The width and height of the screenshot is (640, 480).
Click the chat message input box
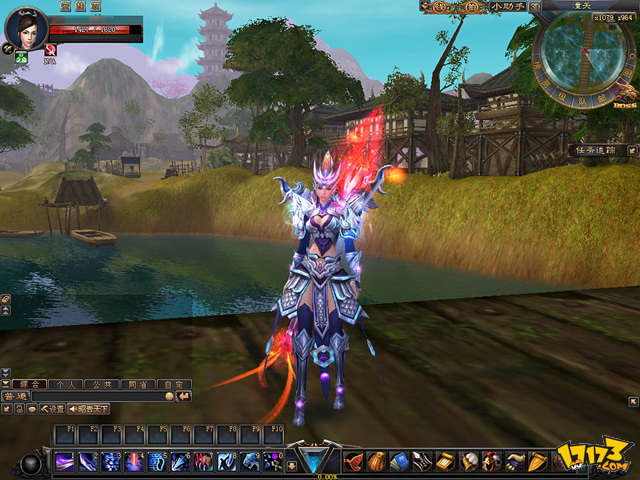pos(100,396)
